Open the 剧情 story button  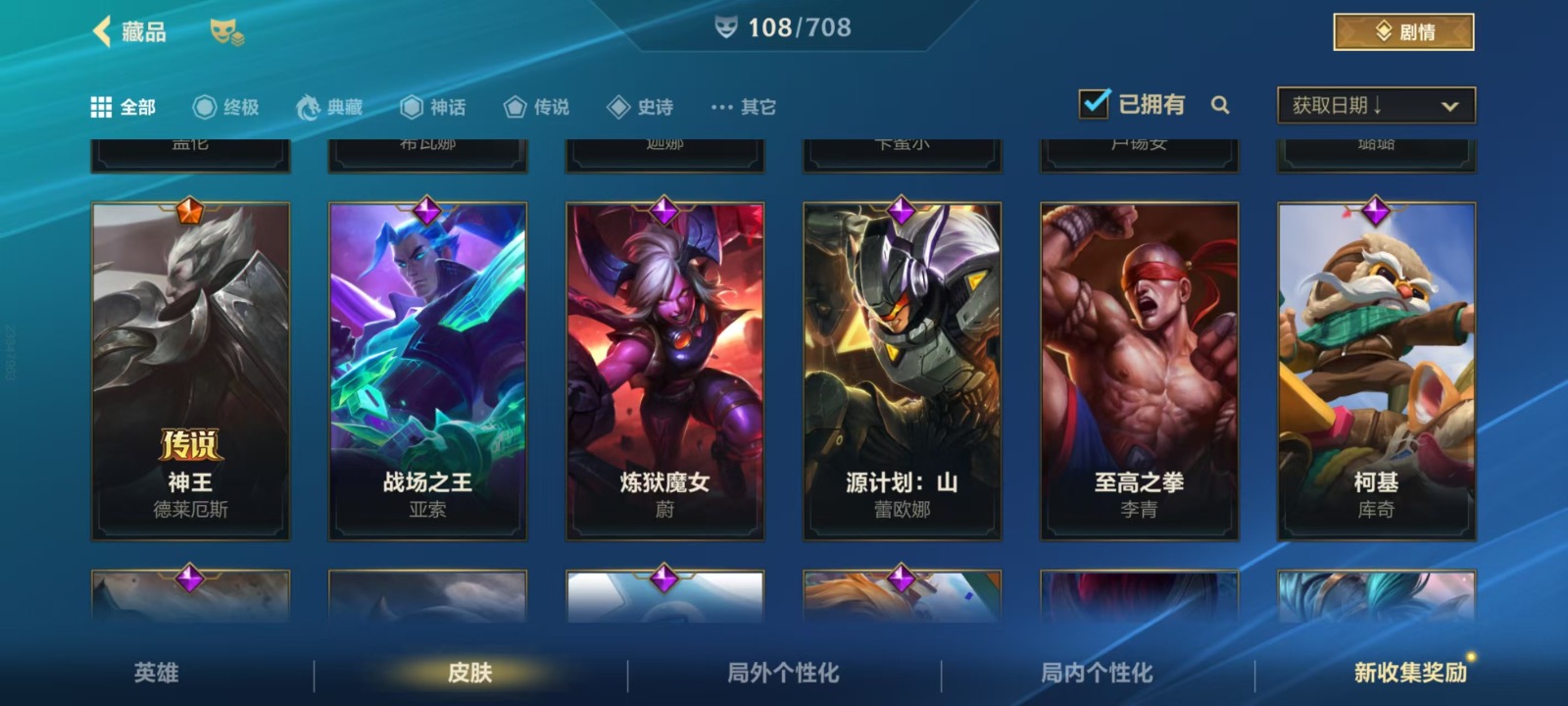[x=1403, y=32]
